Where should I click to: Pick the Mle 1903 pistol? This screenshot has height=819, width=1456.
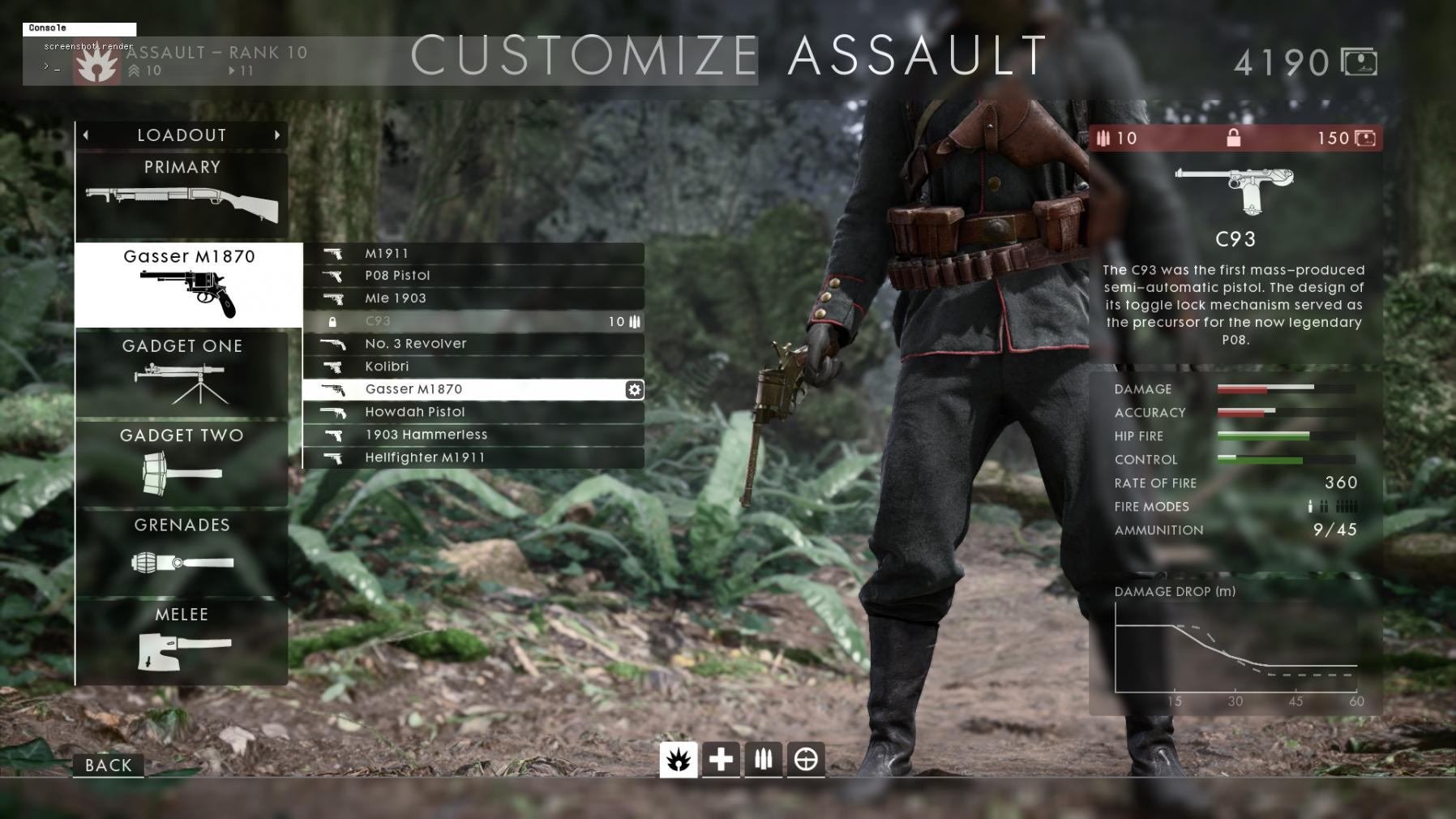[473, 298]
